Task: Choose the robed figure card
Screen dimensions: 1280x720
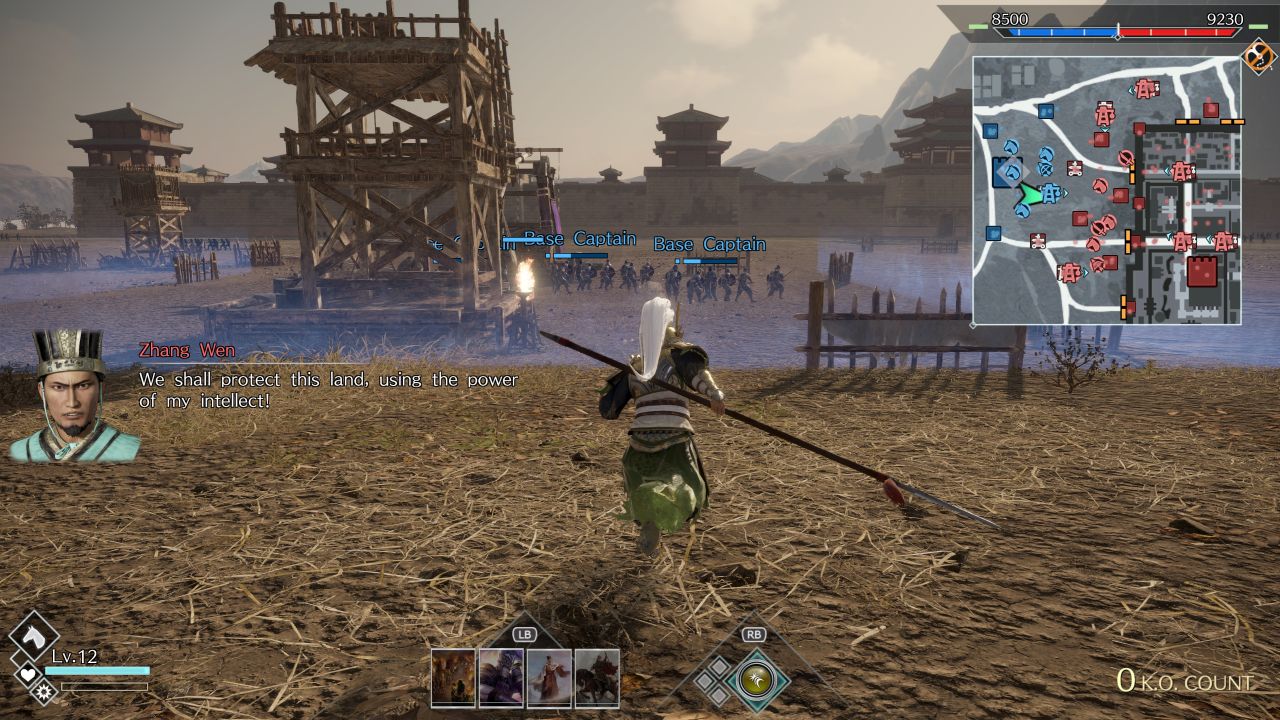Action: pyautogui.click(x=549, y=678)
